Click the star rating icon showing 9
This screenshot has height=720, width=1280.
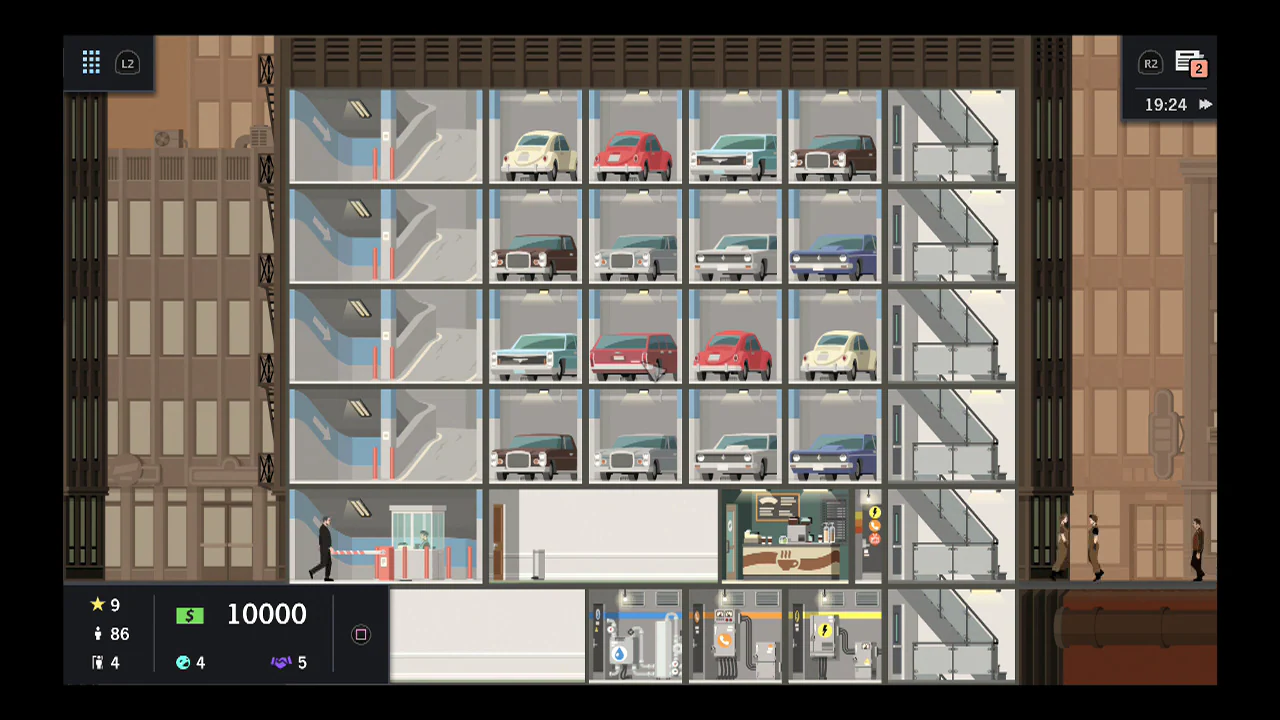point(97,605)
